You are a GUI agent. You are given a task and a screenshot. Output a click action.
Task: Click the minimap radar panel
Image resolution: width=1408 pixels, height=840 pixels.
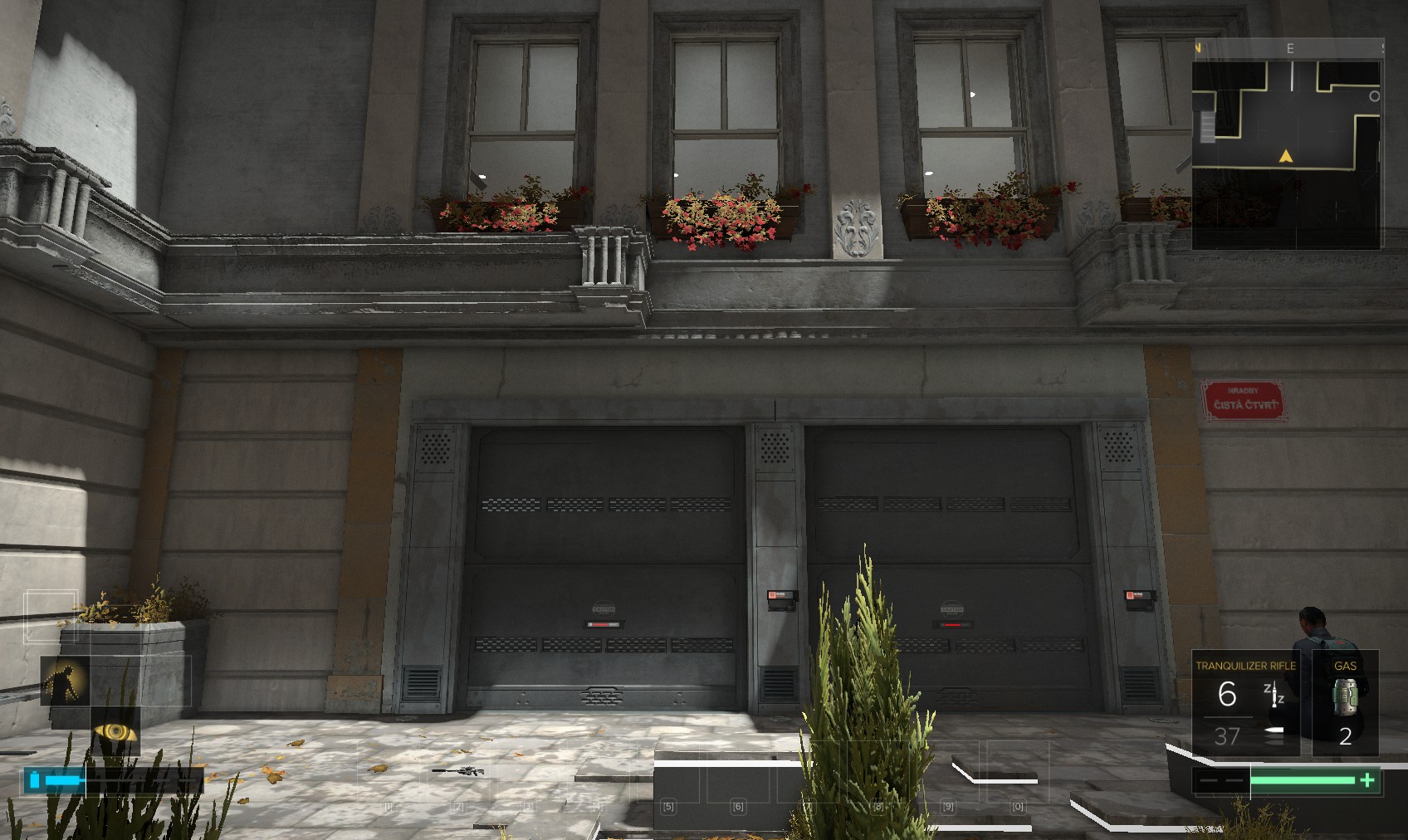coord(1286,154)
